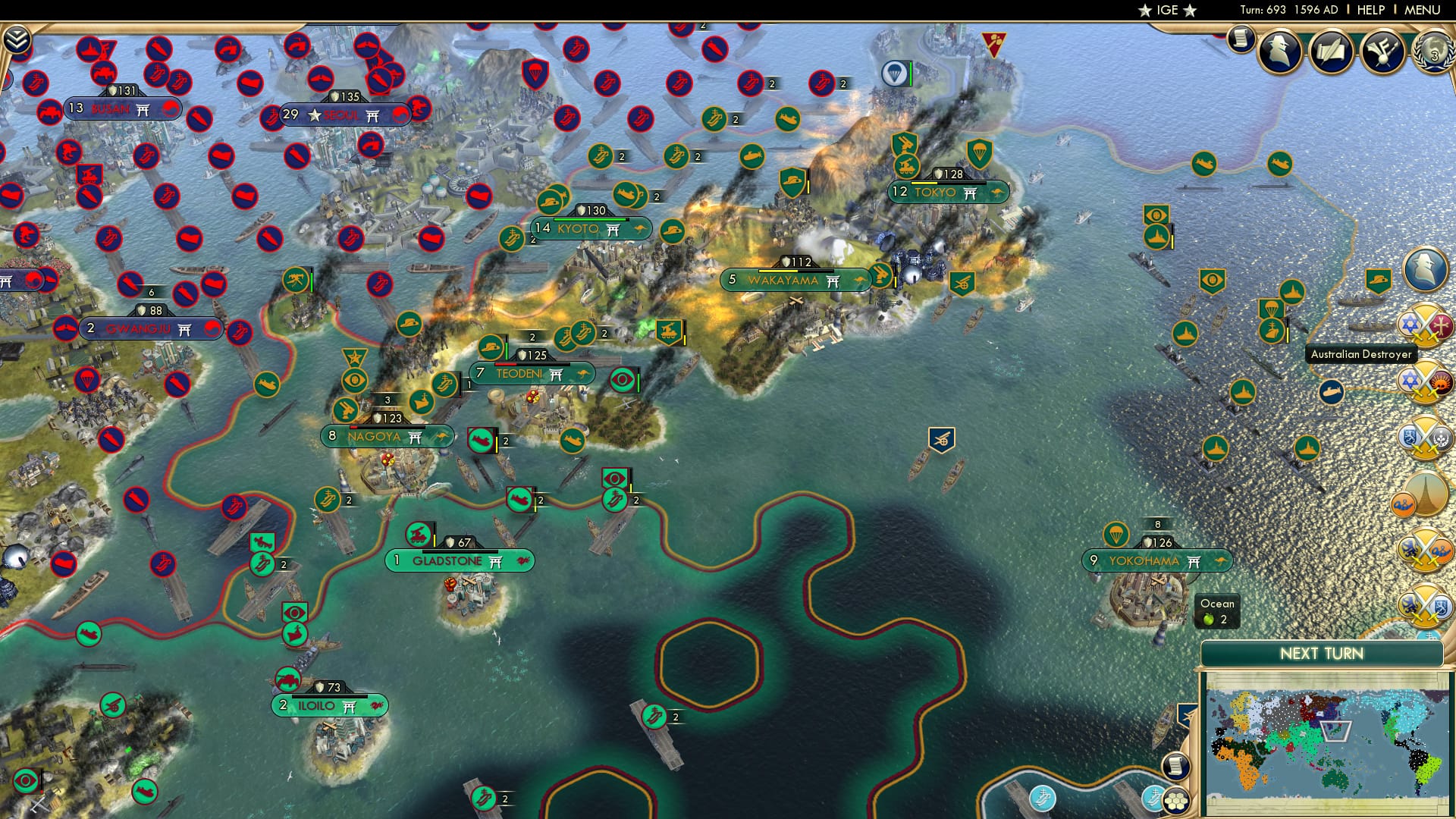Open the Culture overview brush icon

1382,53
